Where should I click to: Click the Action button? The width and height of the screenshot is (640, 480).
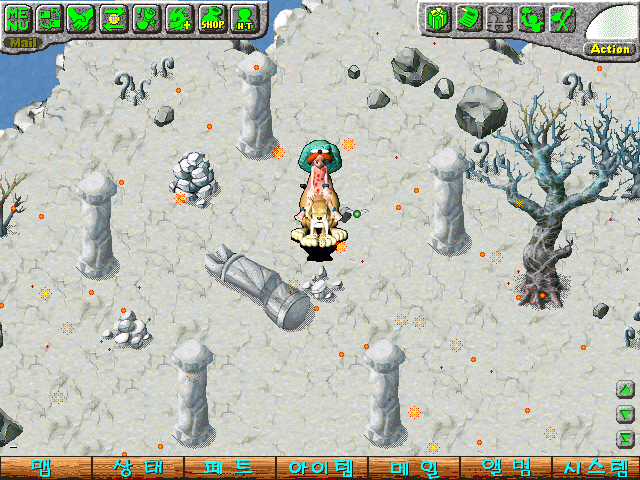[x=610, y=48]
